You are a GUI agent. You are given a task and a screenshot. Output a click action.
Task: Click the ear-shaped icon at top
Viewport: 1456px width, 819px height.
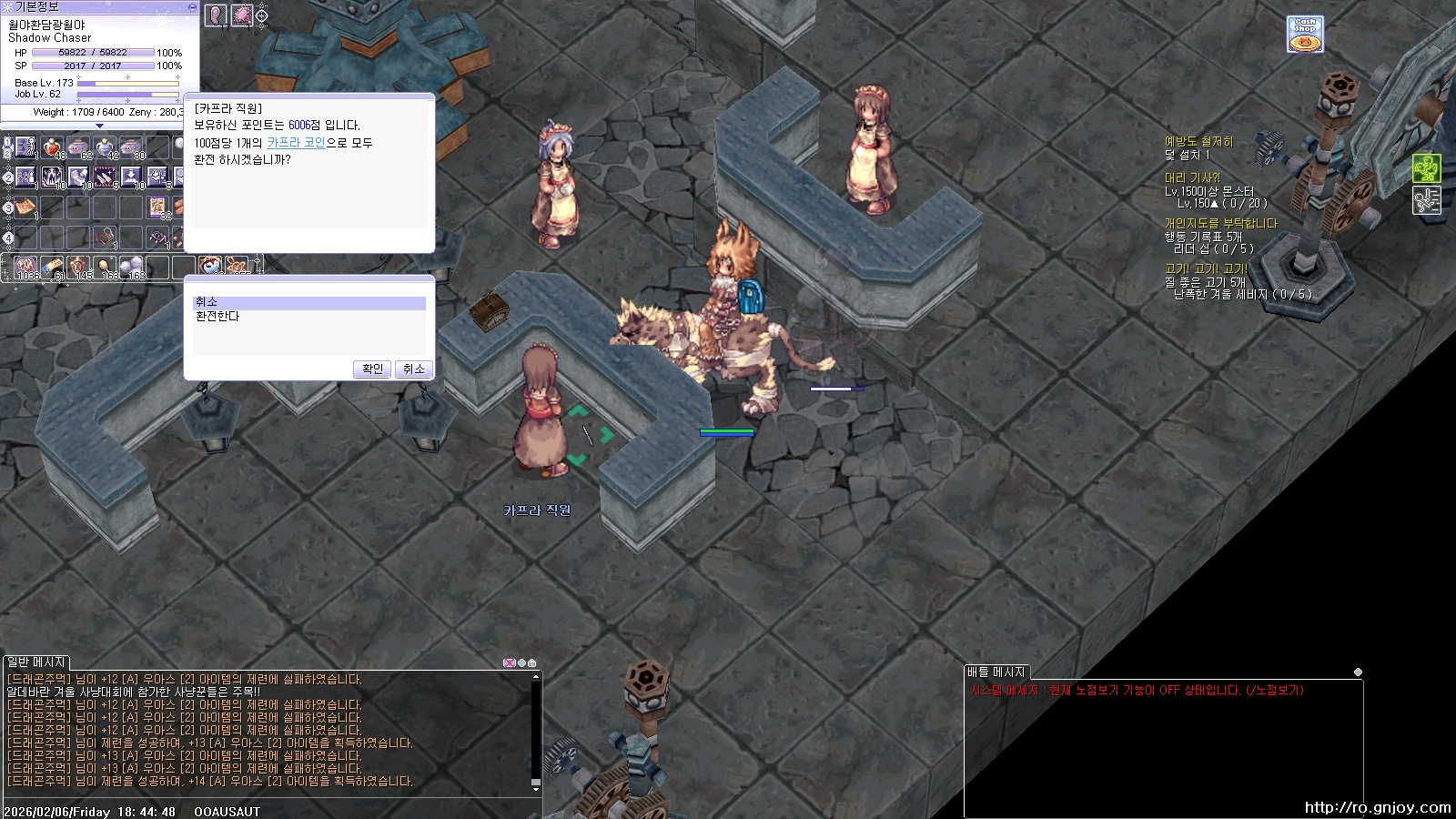pyautogui.click(x=216, y=15)
